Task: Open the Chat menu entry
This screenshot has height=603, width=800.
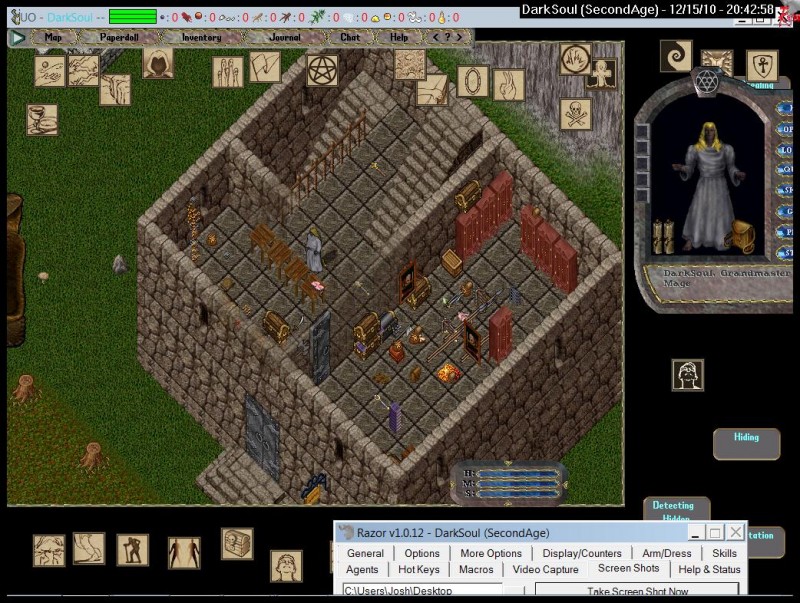Action: pyautogui.click(x=350, y=37)
